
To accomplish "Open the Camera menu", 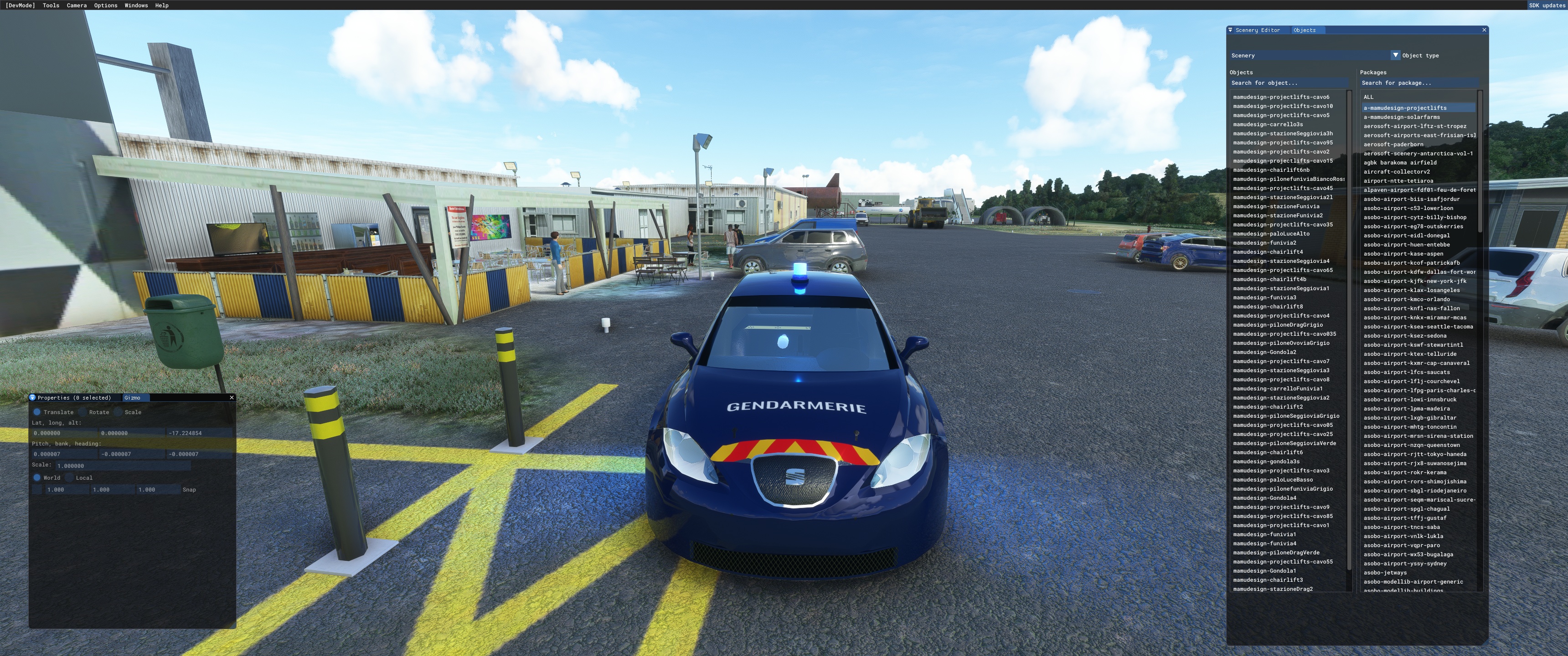I will pos(77,5).
